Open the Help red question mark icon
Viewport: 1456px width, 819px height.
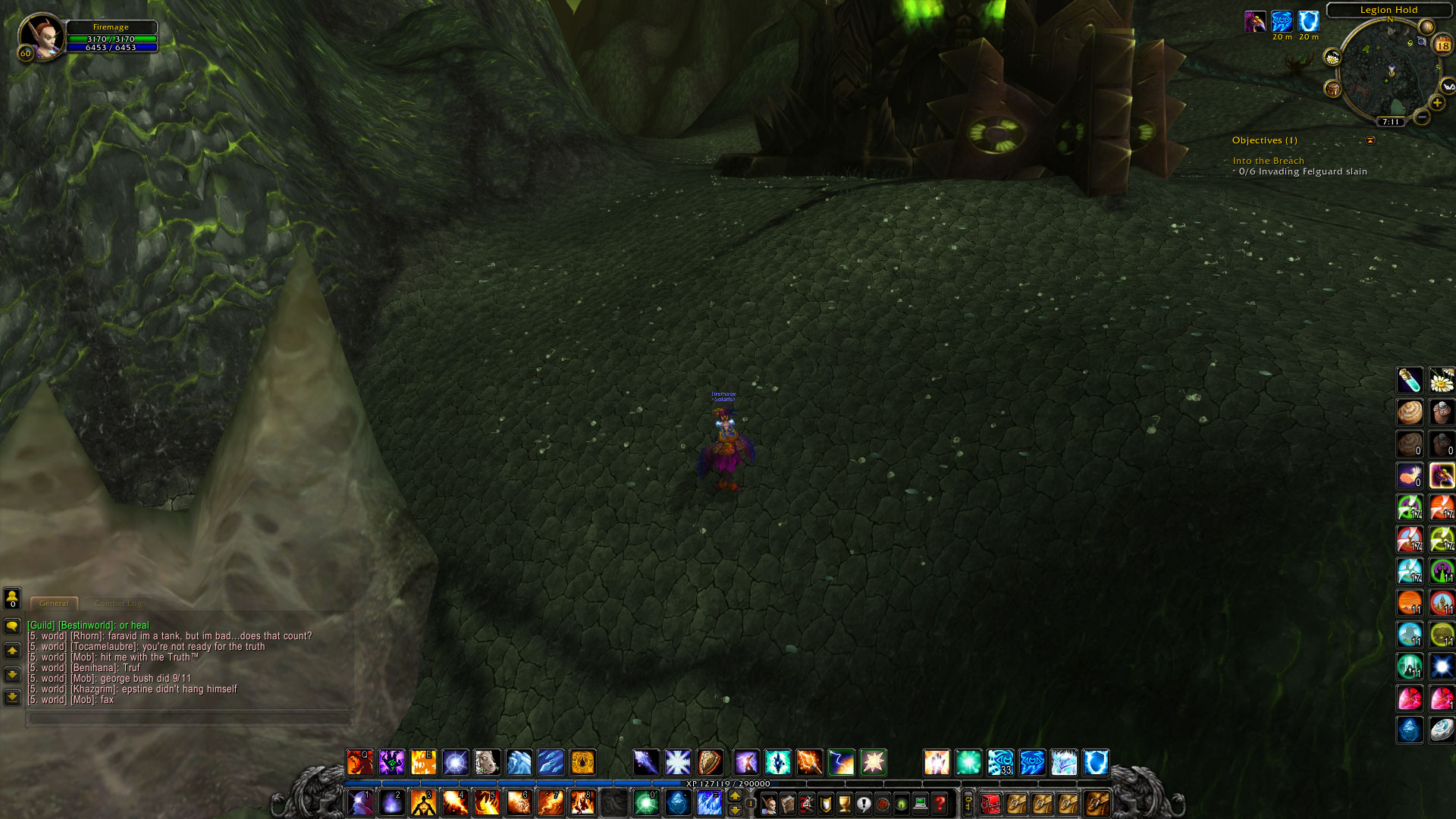(939, 805)
